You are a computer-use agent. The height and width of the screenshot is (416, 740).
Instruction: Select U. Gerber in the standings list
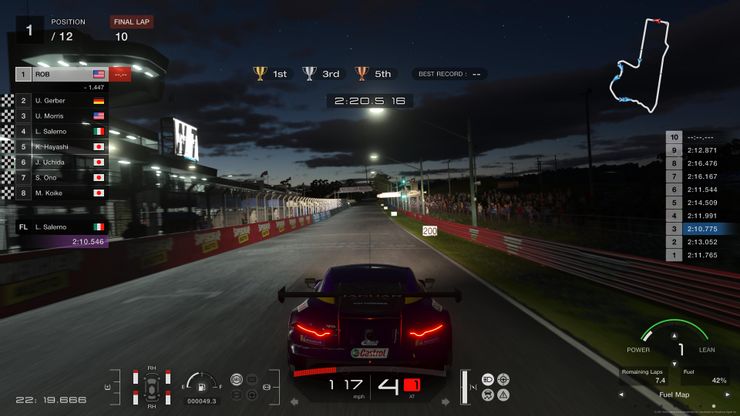coord(60,101)
